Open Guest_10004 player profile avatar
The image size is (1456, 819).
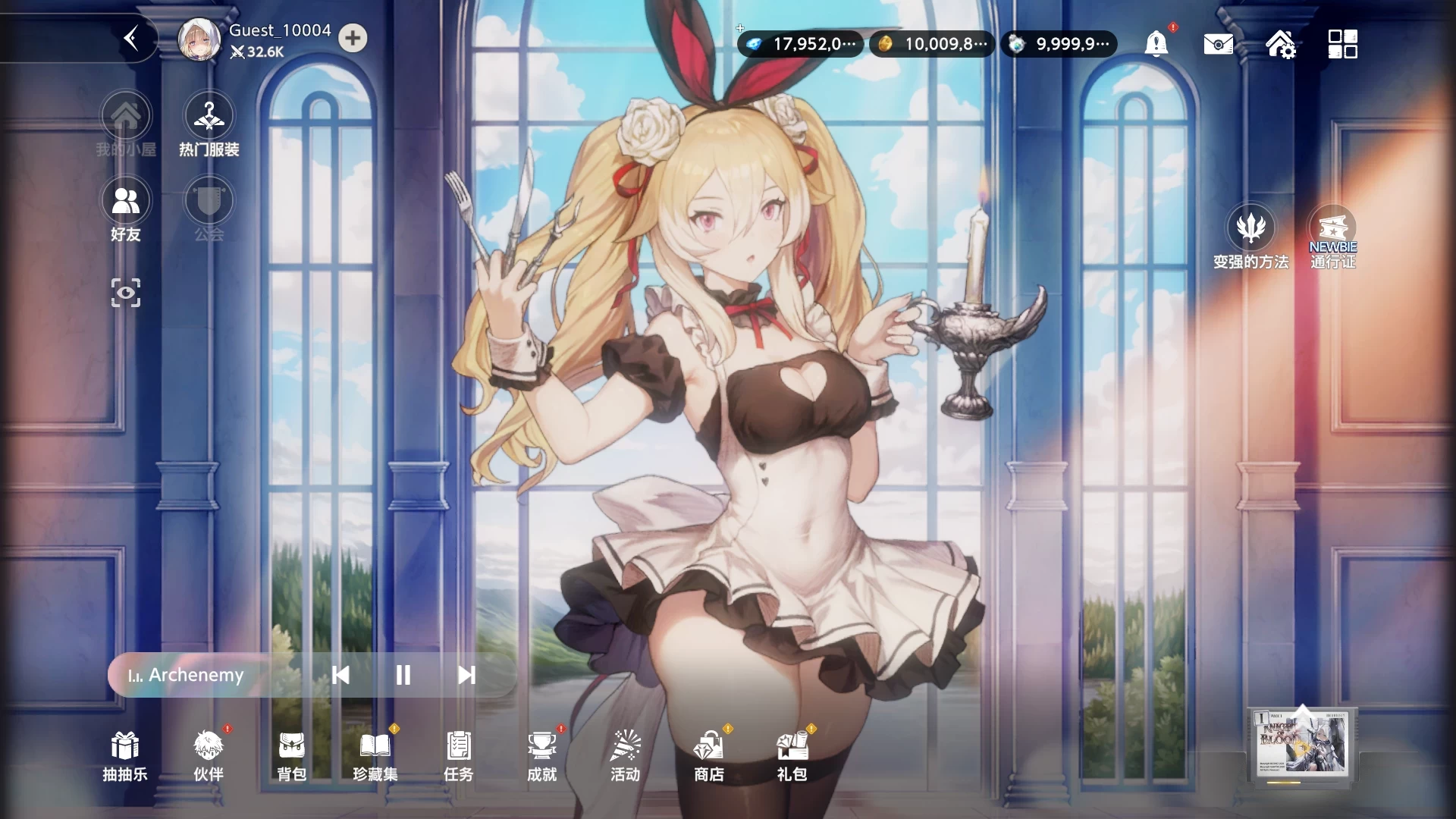click(199, 39)
